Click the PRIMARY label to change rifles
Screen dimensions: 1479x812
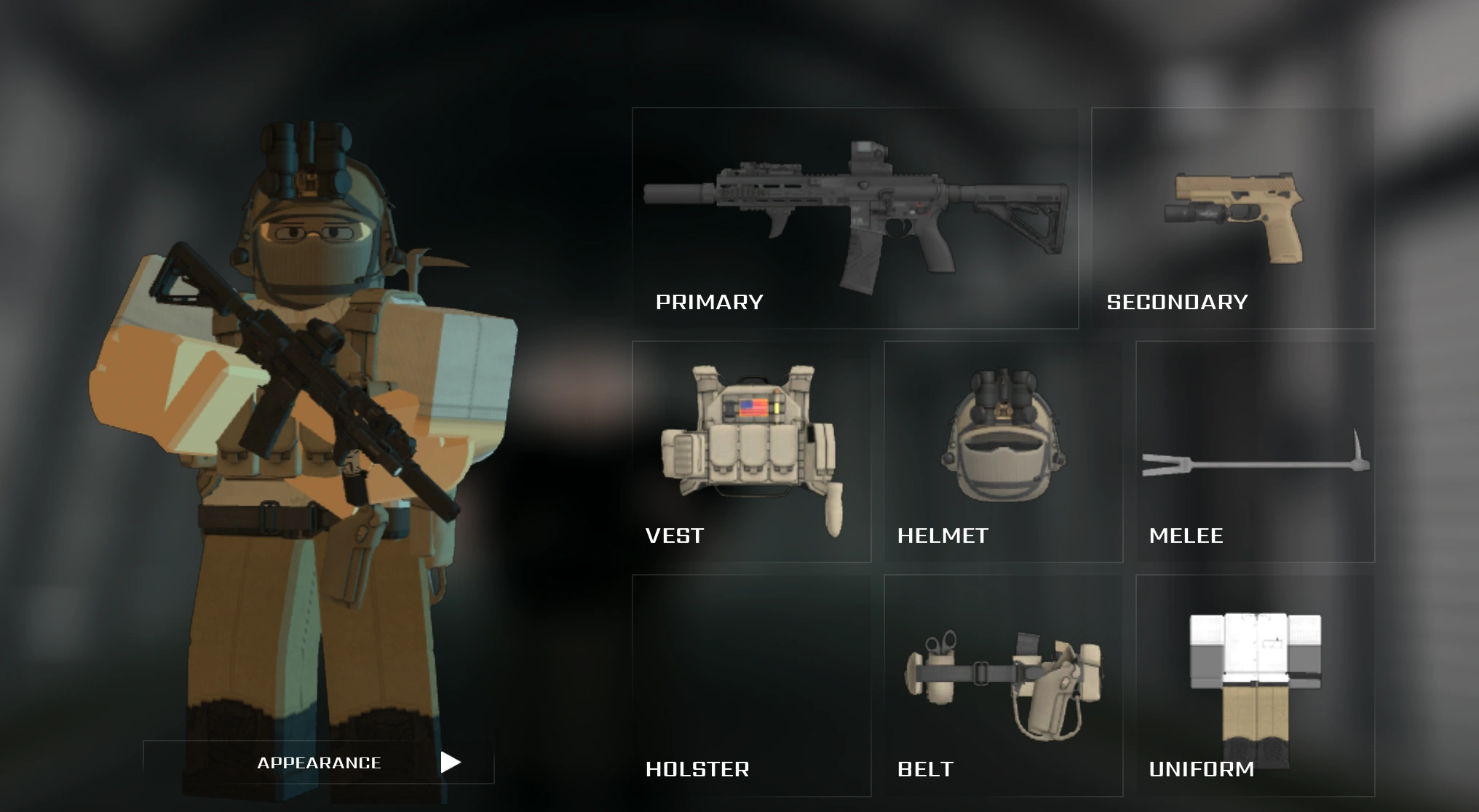[710, 301]
